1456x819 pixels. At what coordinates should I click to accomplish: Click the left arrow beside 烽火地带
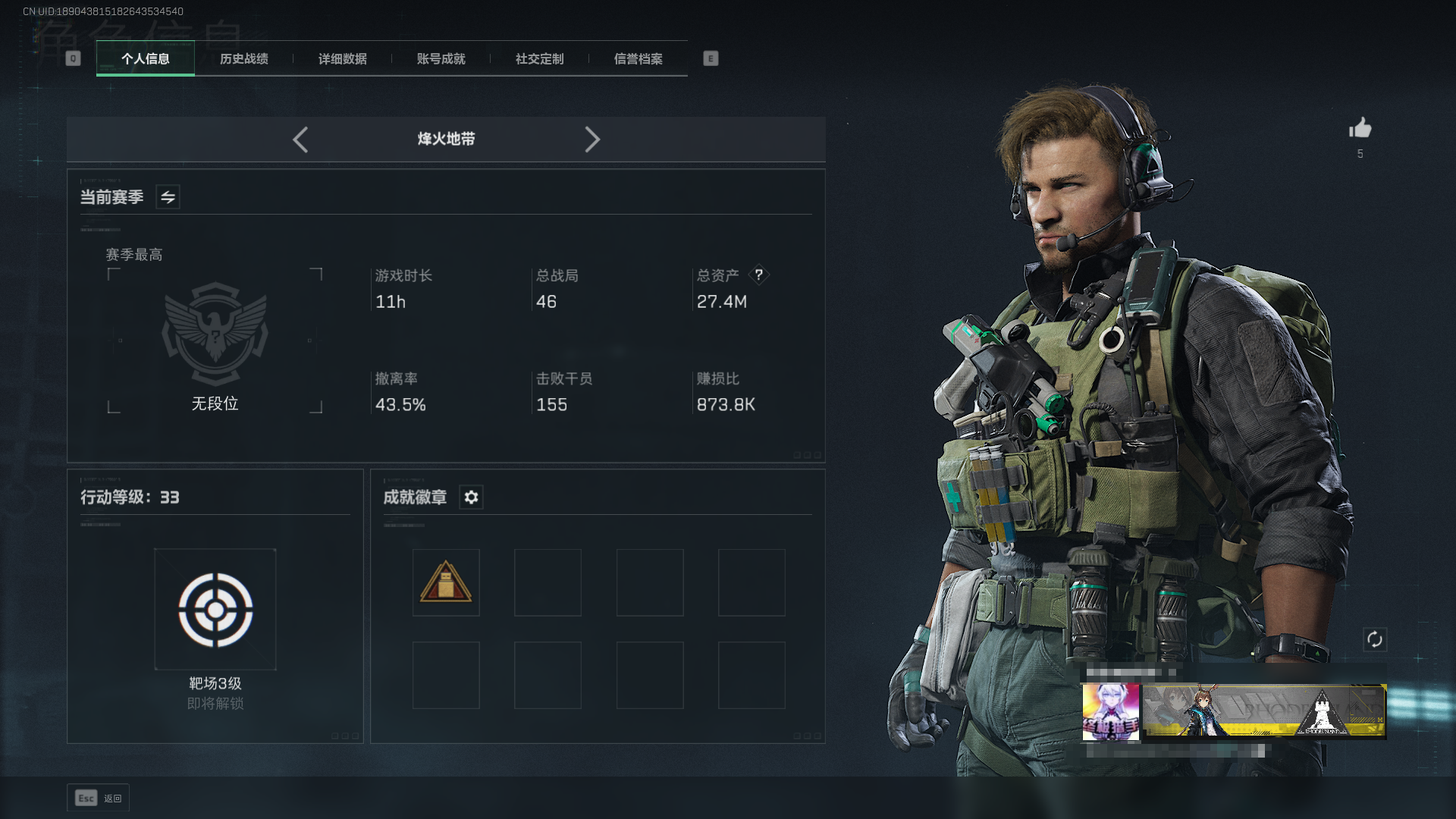click(x=300, y=140)
